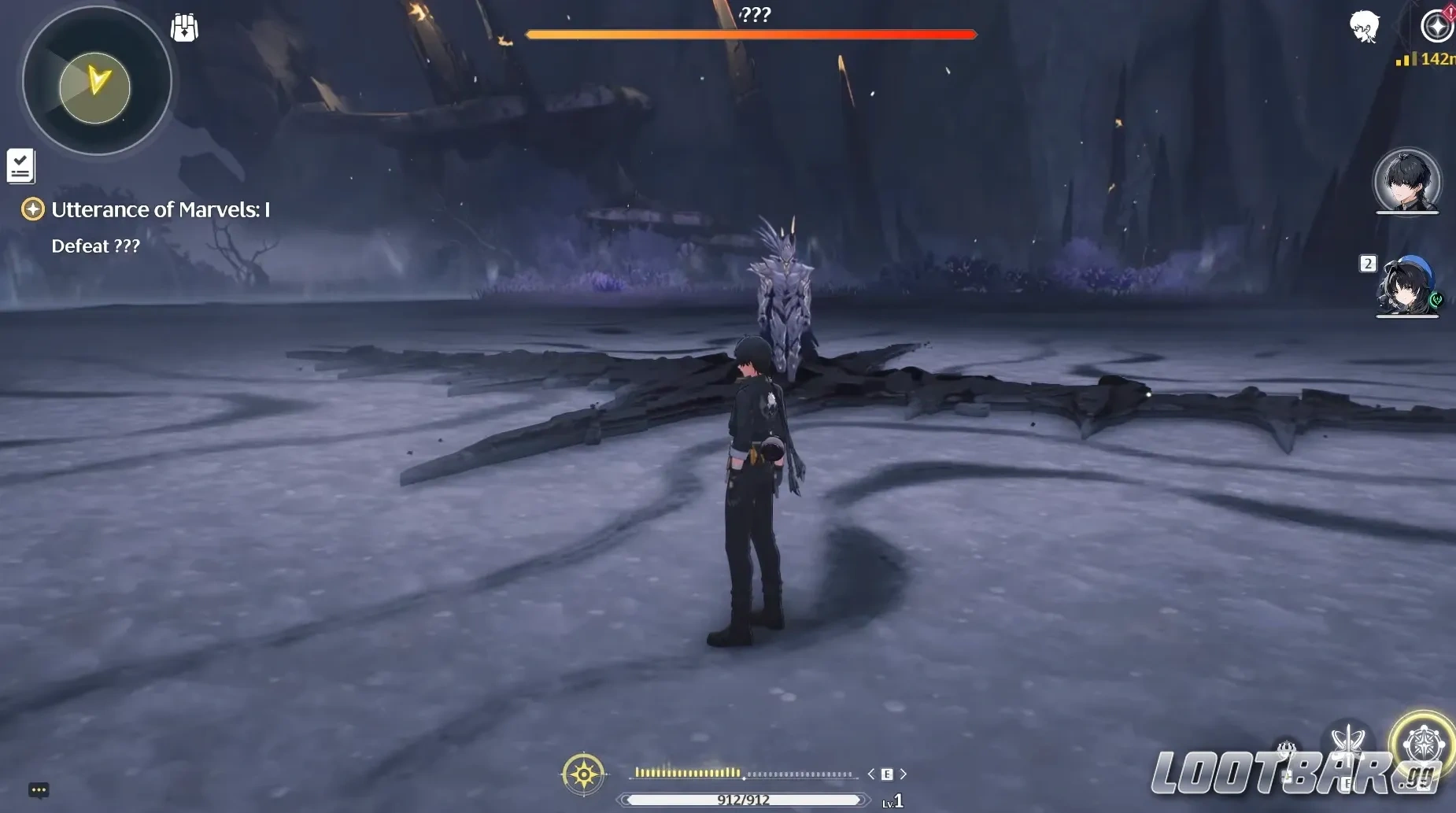The width and height of the screenshot is (1456, 813).
Task: Open the star compass menu icon with alert
Action: pos(1437,25)
